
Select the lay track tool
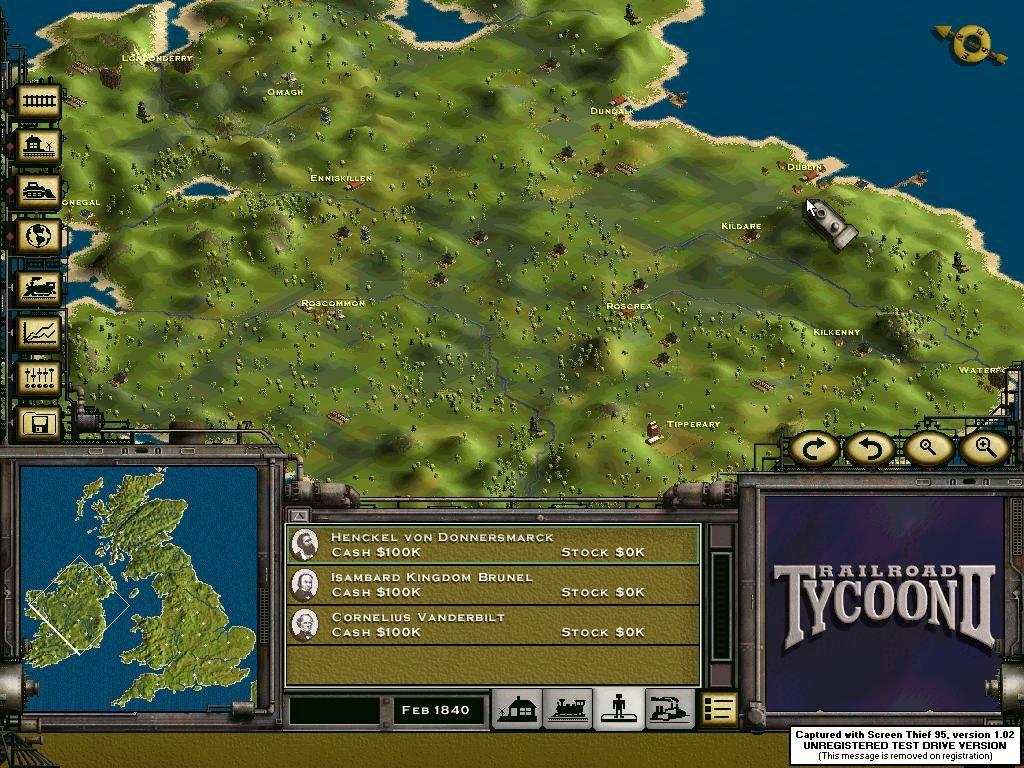click(40, 101)
